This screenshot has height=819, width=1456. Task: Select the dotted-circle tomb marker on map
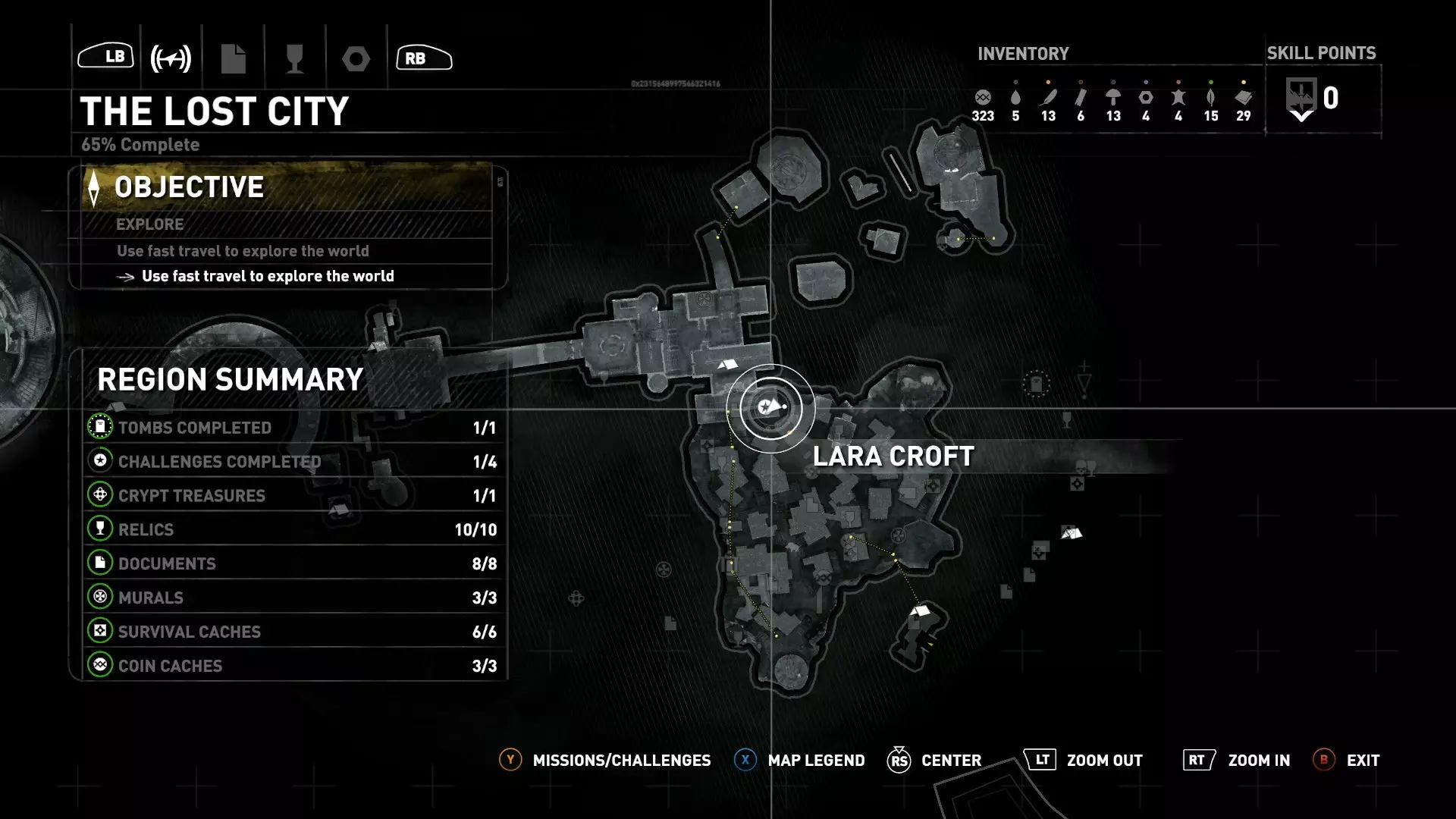coord(1036,384)
